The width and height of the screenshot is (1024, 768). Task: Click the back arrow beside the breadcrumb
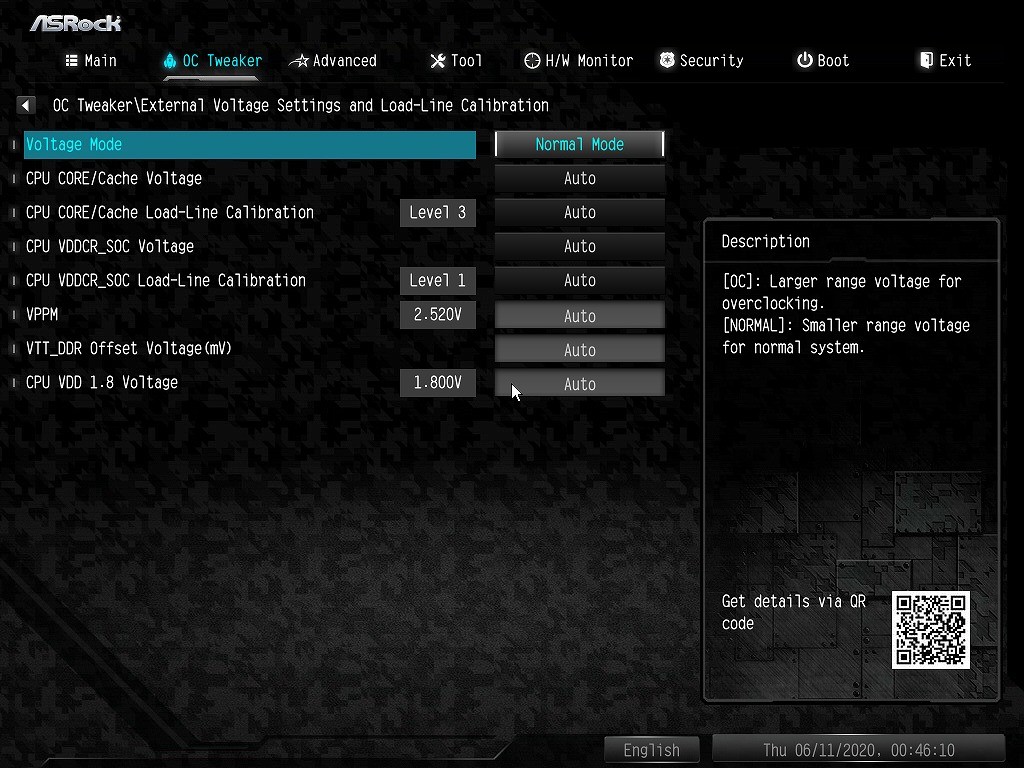(x=27, y=105)
